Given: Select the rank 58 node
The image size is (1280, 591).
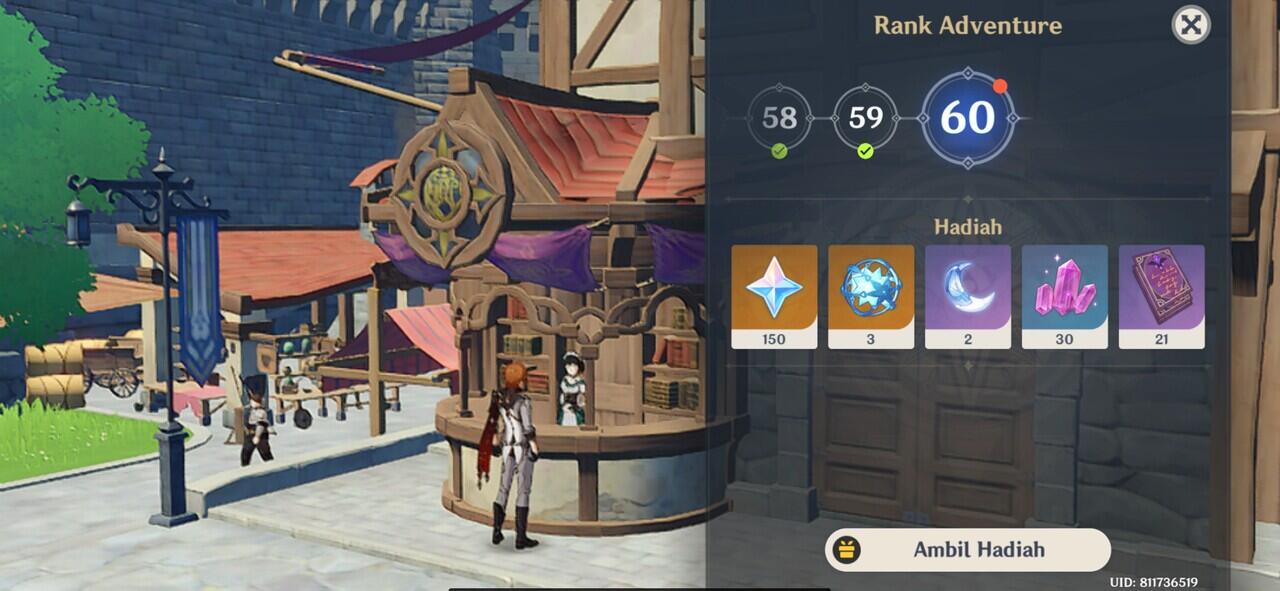Looking at the screenshot, I should tap(779, 118).
